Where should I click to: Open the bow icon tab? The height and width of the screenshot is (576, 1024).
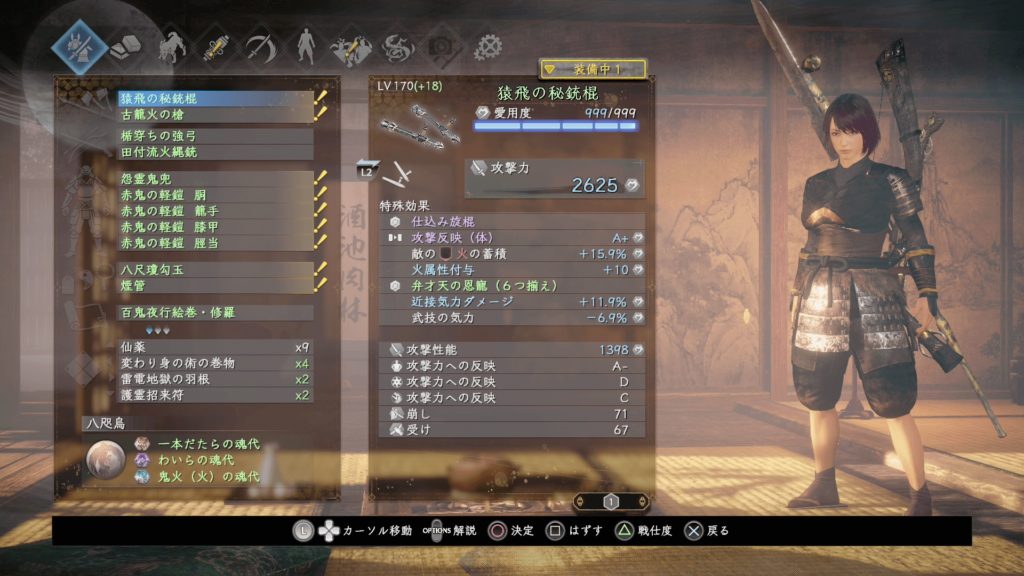pos(260,46)
